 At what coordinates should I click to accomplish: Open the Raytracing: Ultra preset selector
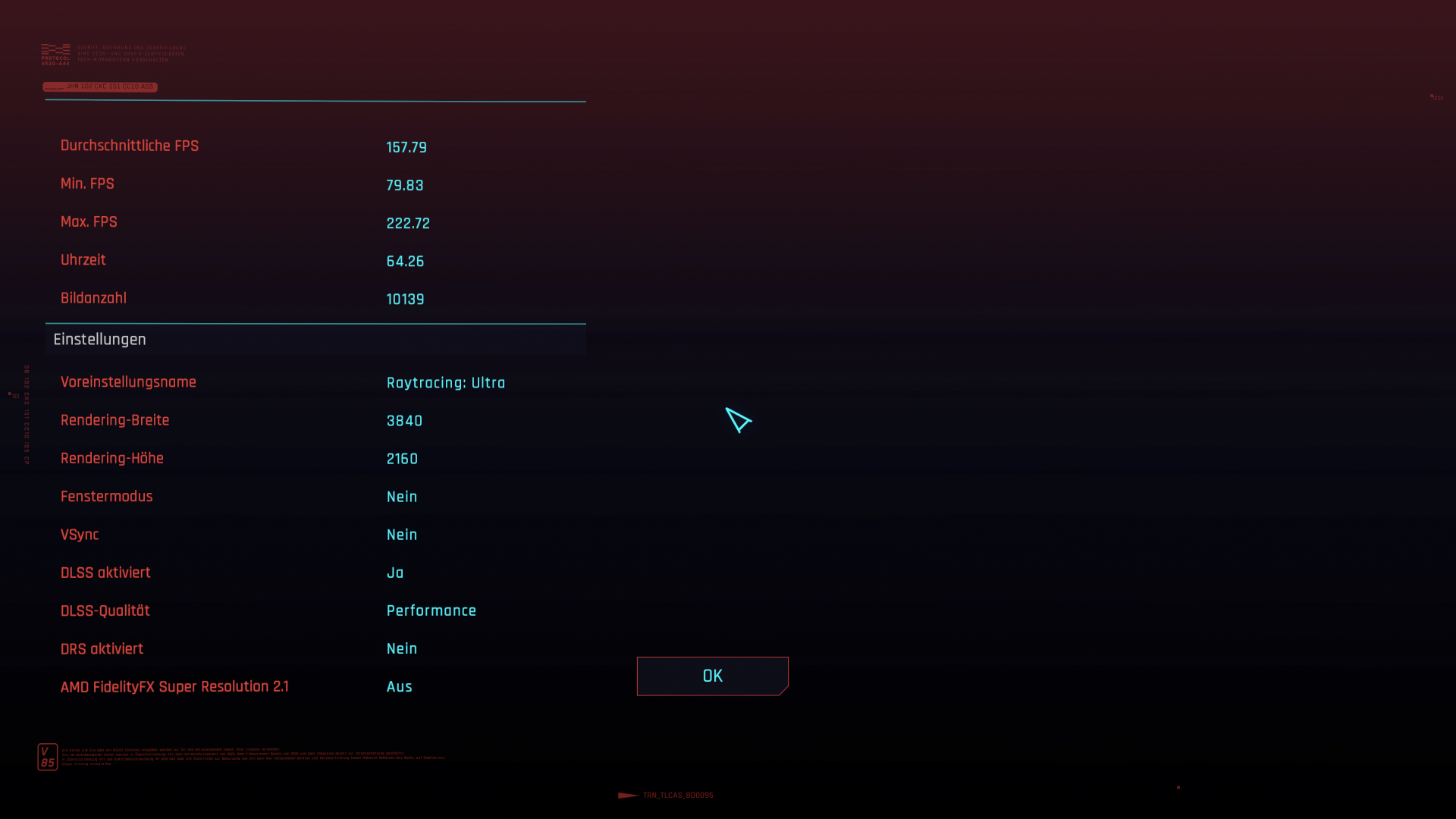446,383
